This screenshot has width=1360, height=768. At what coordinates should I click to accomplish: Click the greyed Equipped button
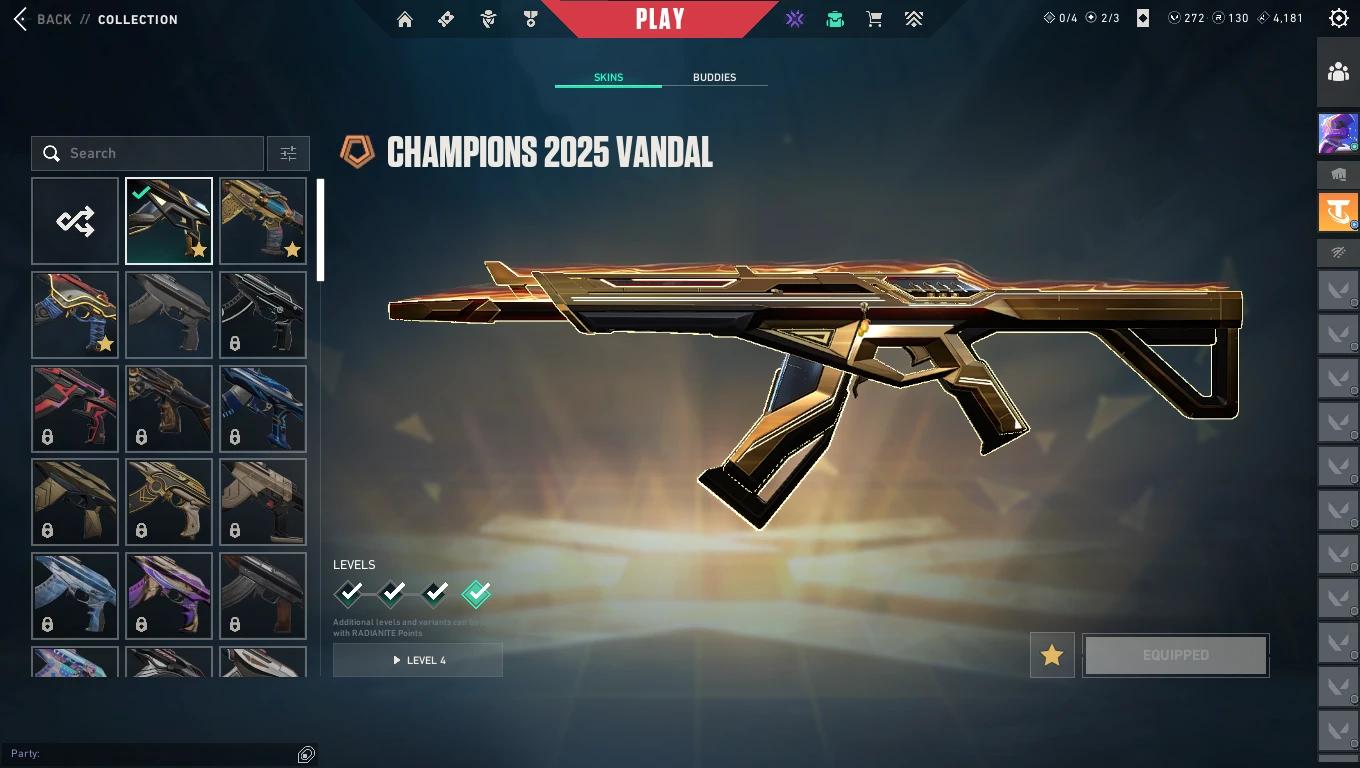coord(1176,655)
